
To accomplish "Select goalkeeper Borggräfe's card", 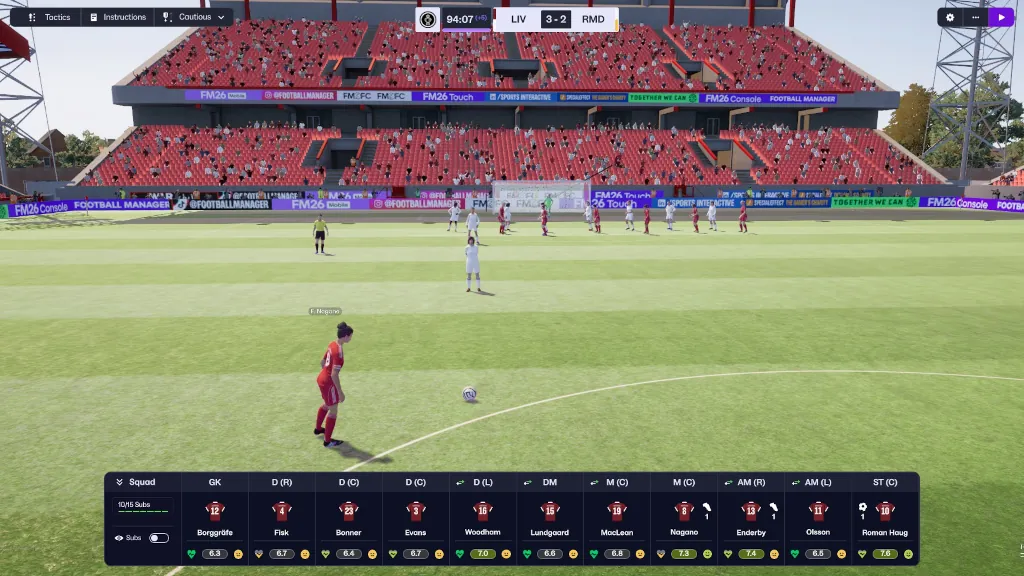I will (215, 520).
